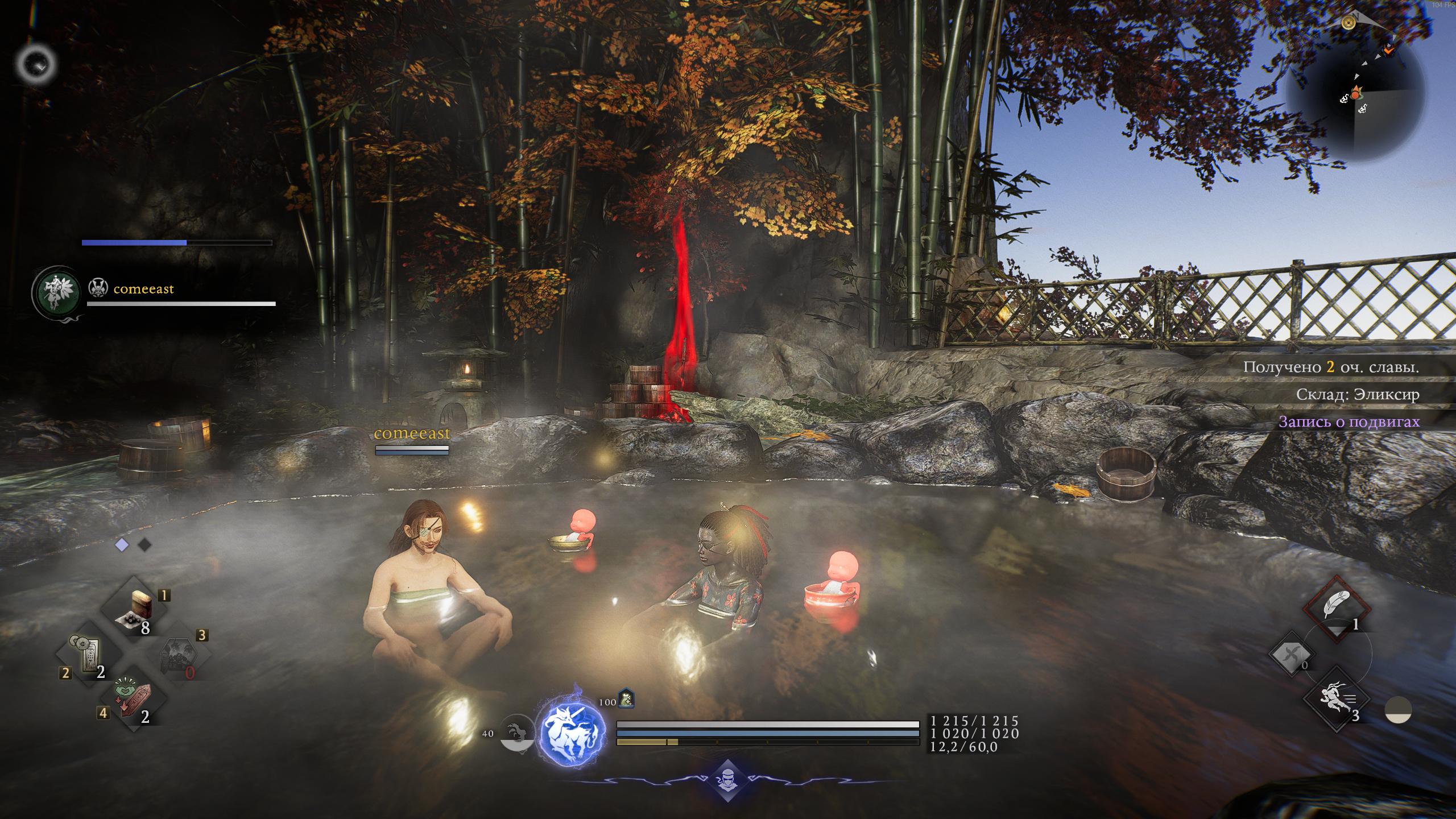The height and width of the screenshot is (819, 1456).
Task: Click the swirling circle icon in the top-left
Action: click(x=36, y=64)
